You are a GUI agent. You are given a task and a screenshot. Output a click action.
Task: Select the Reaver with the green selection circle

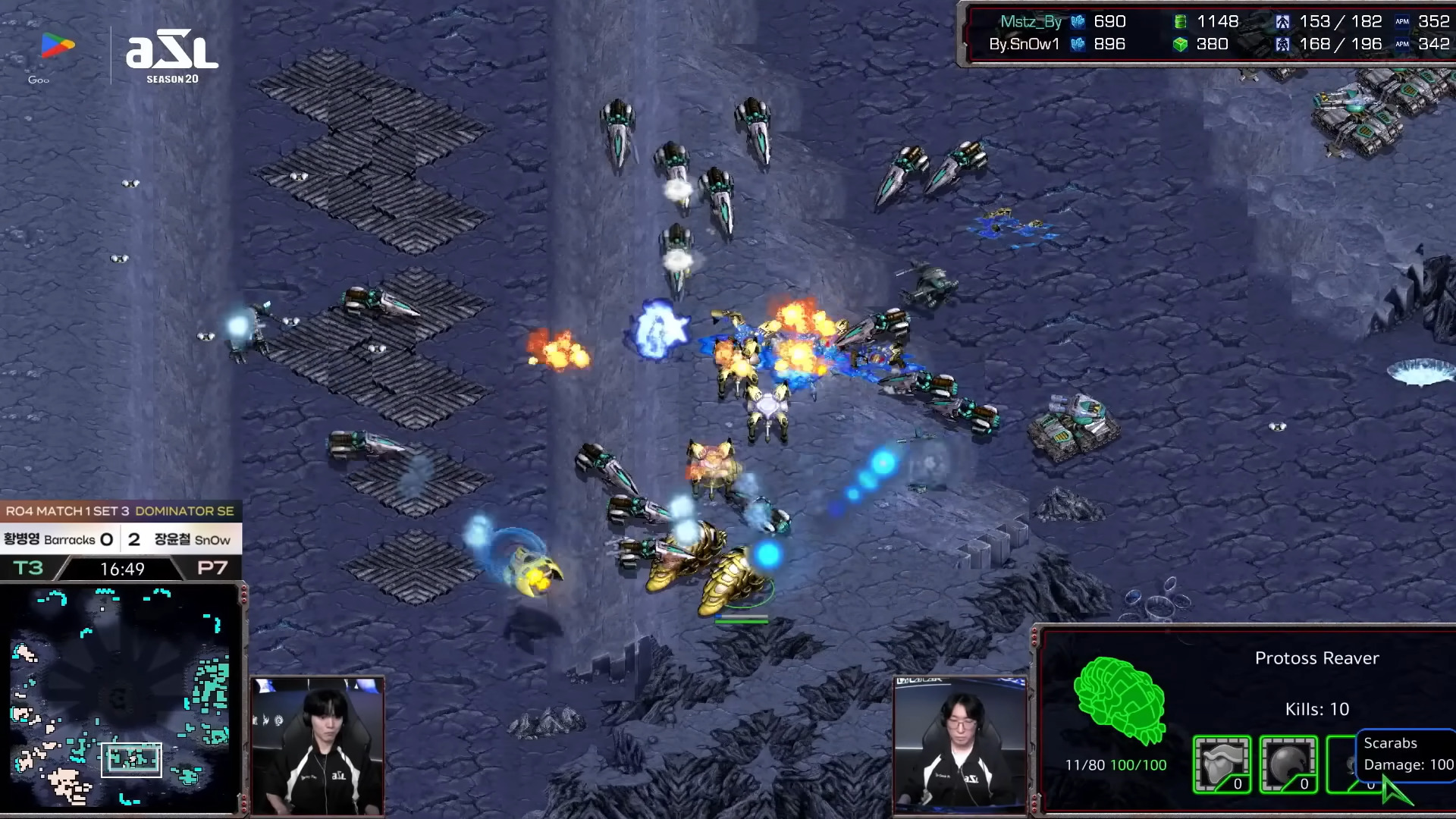[736, 585]
